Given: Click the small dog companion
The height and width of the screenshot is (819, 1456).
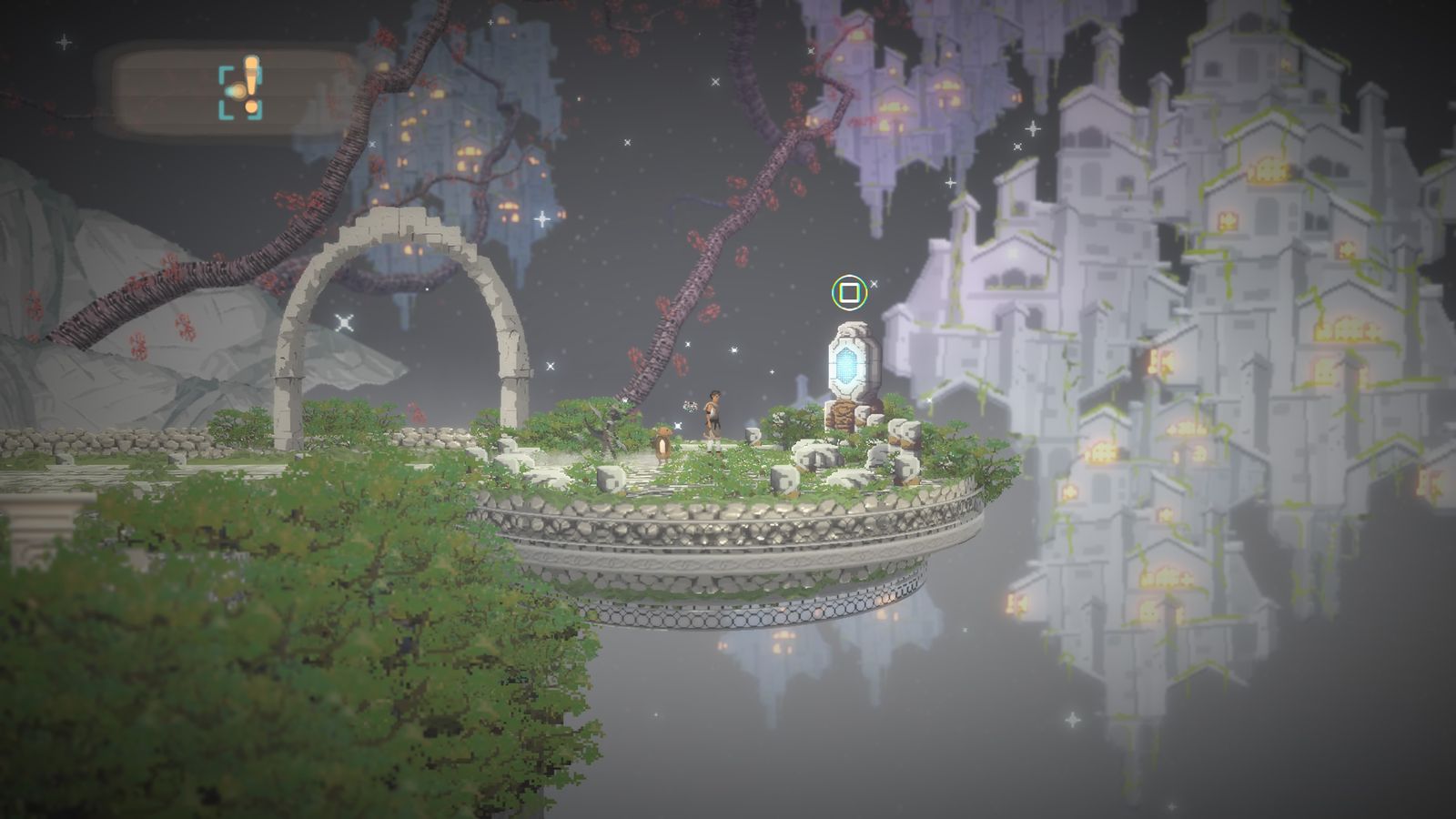Looking at the screenshot, I should [x=662, y=443].
